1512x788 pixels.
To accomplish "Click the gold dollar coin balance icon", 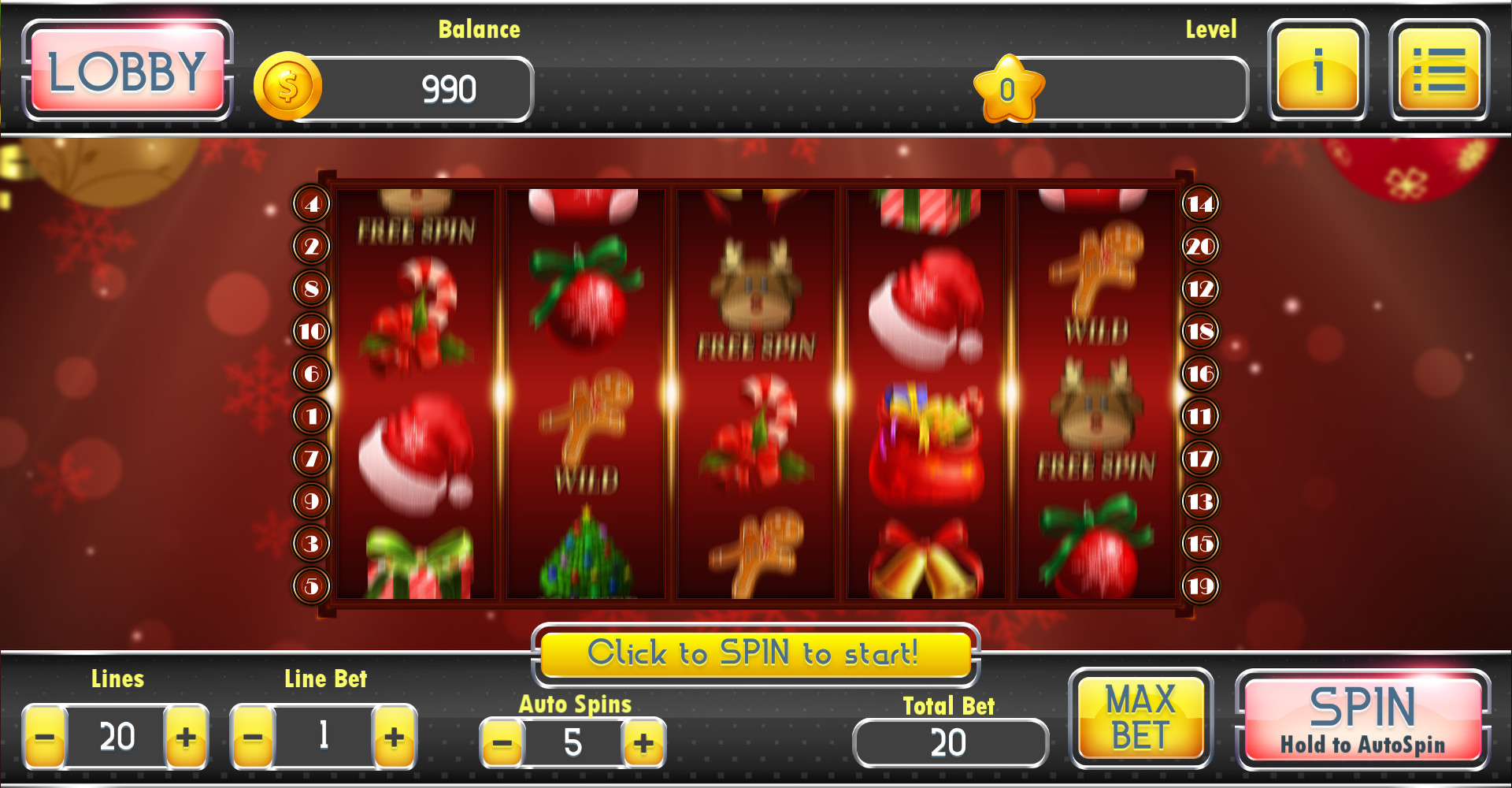I will (x=288, y=87).
